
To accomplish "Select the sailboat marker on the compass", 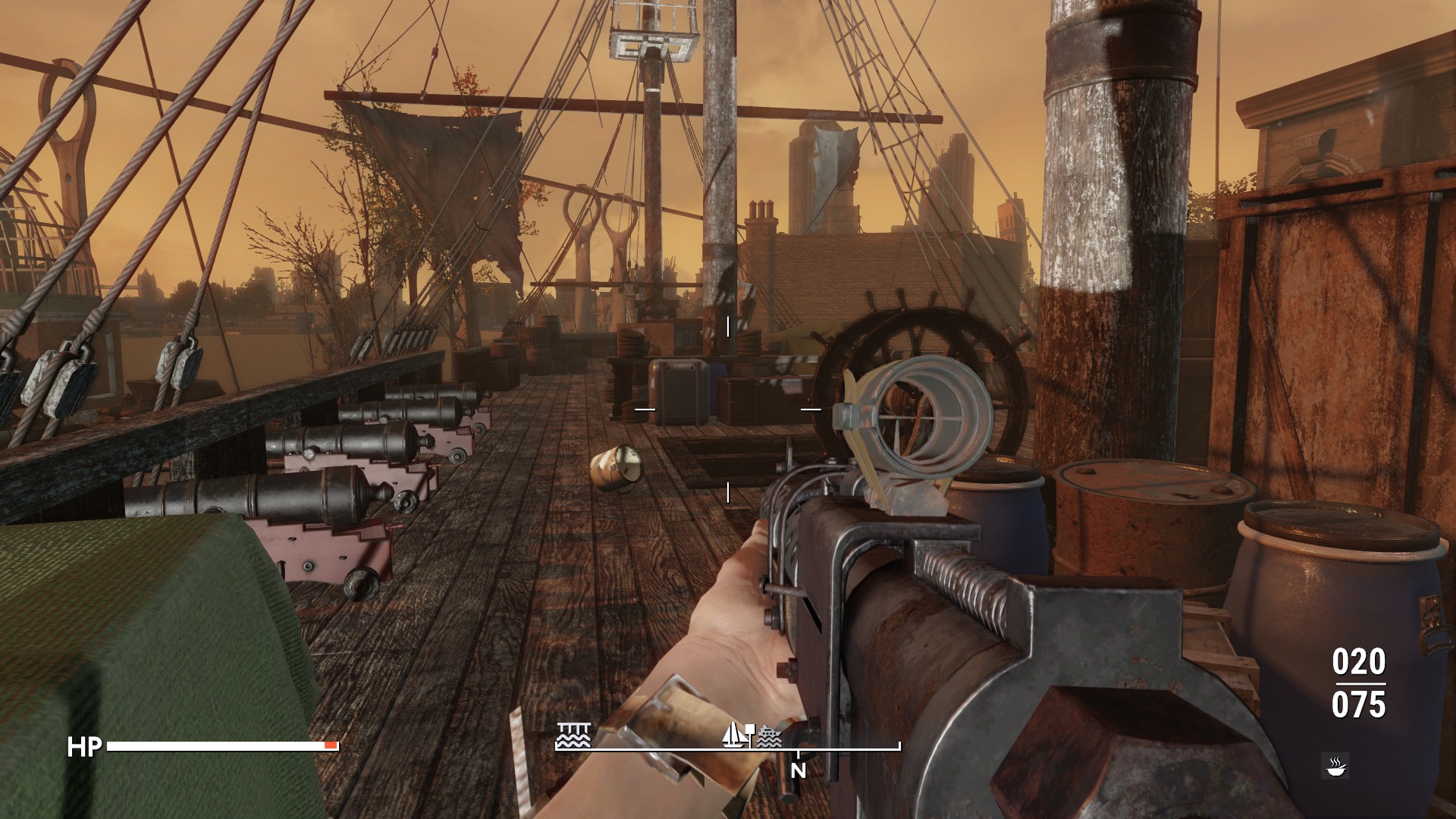I will (733, 735).
